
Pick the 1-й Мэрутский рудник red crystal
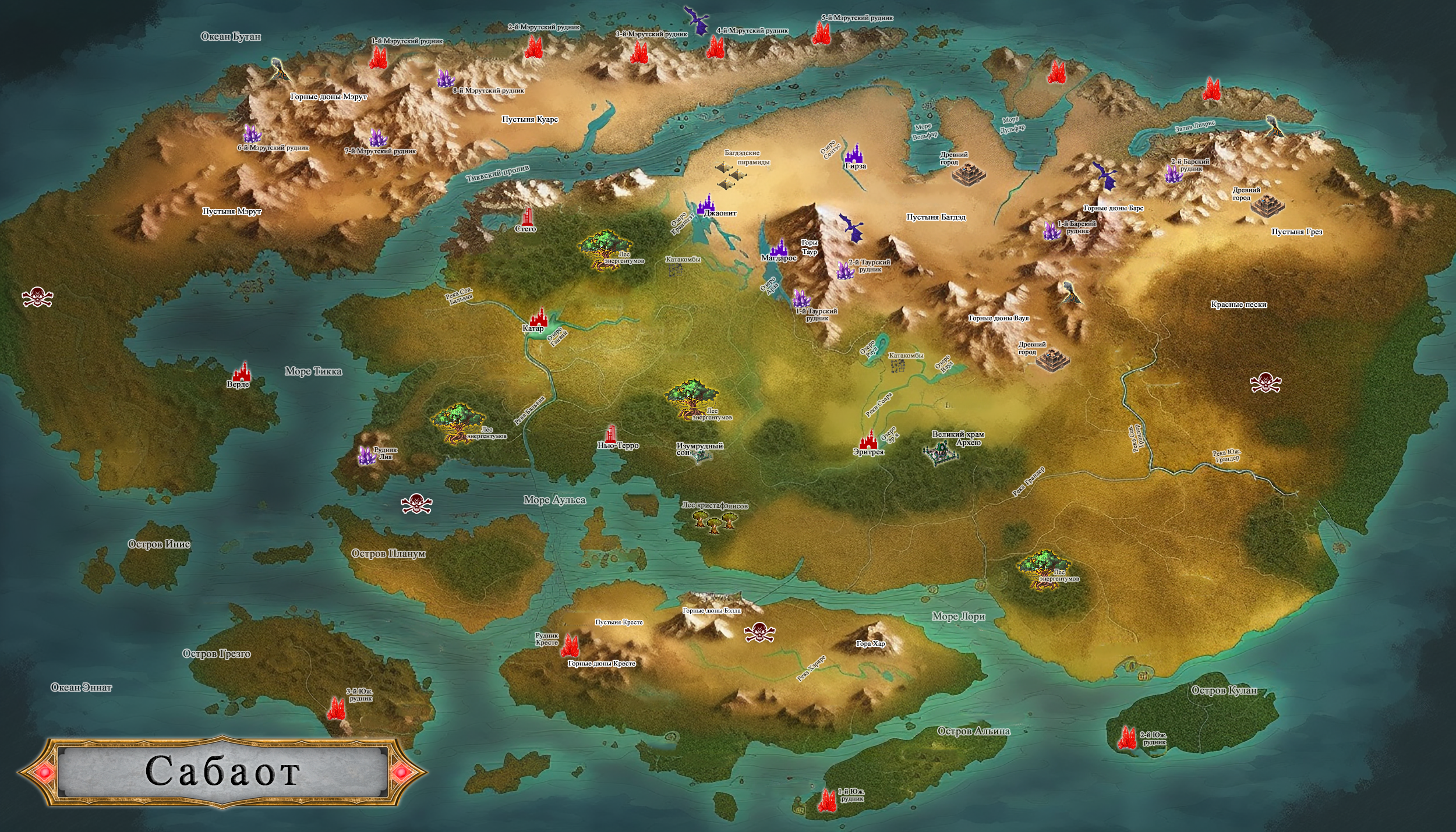coord(379,57)
